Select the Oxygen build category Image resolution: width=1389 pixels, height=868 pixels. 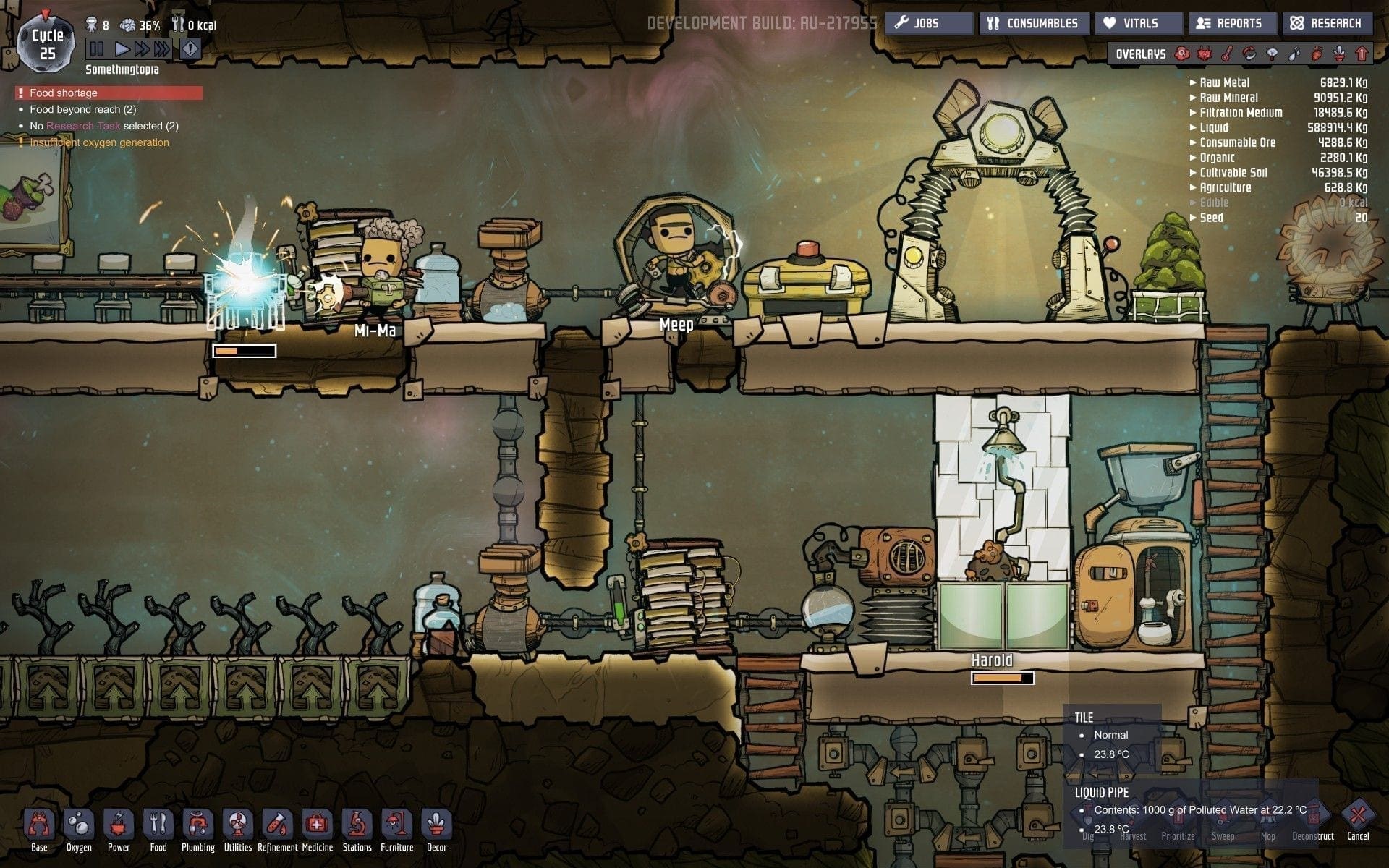pyautogui.click(x=79, y=829)
